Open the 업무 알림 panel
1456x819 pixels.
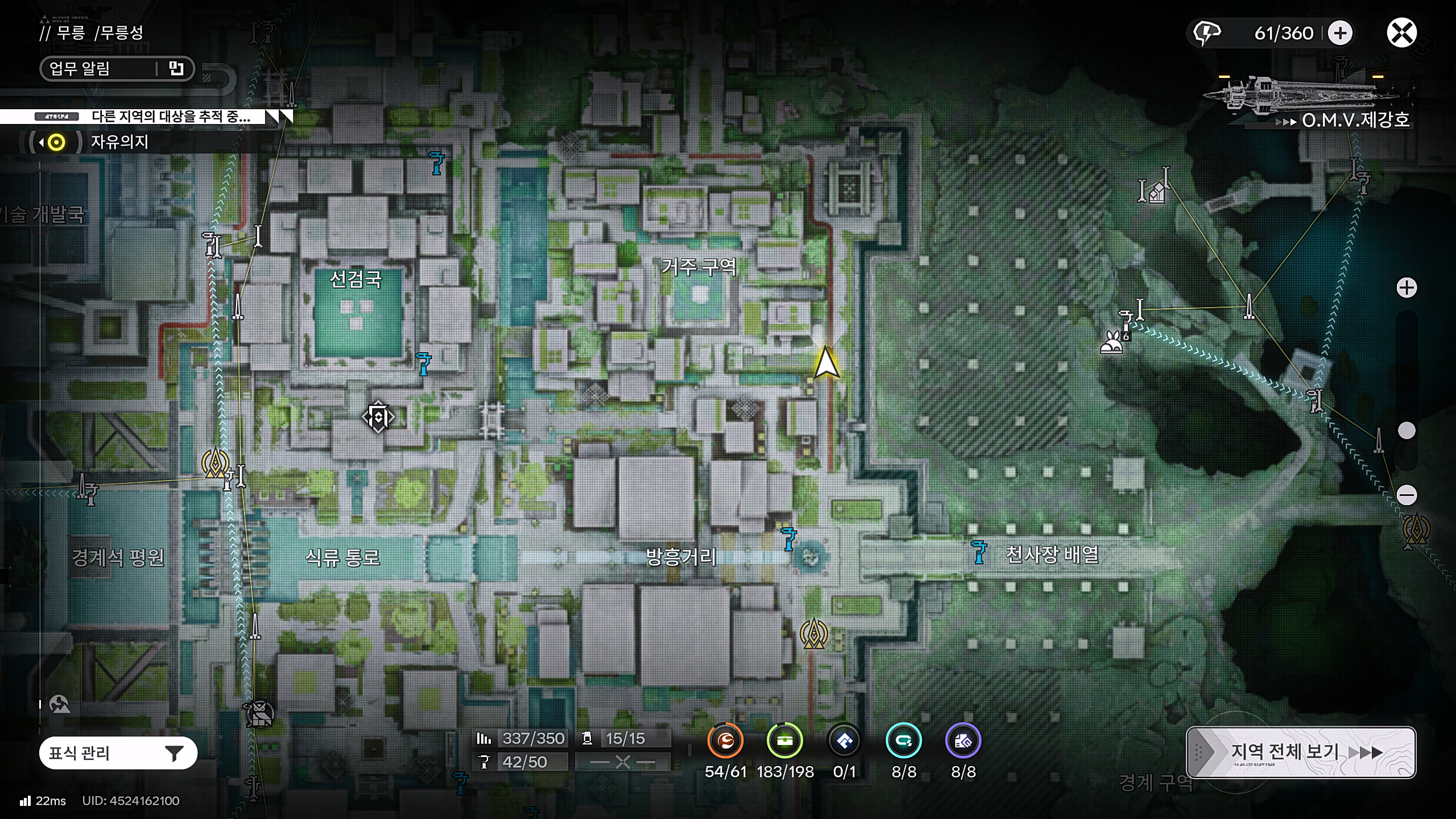point(117,69)
